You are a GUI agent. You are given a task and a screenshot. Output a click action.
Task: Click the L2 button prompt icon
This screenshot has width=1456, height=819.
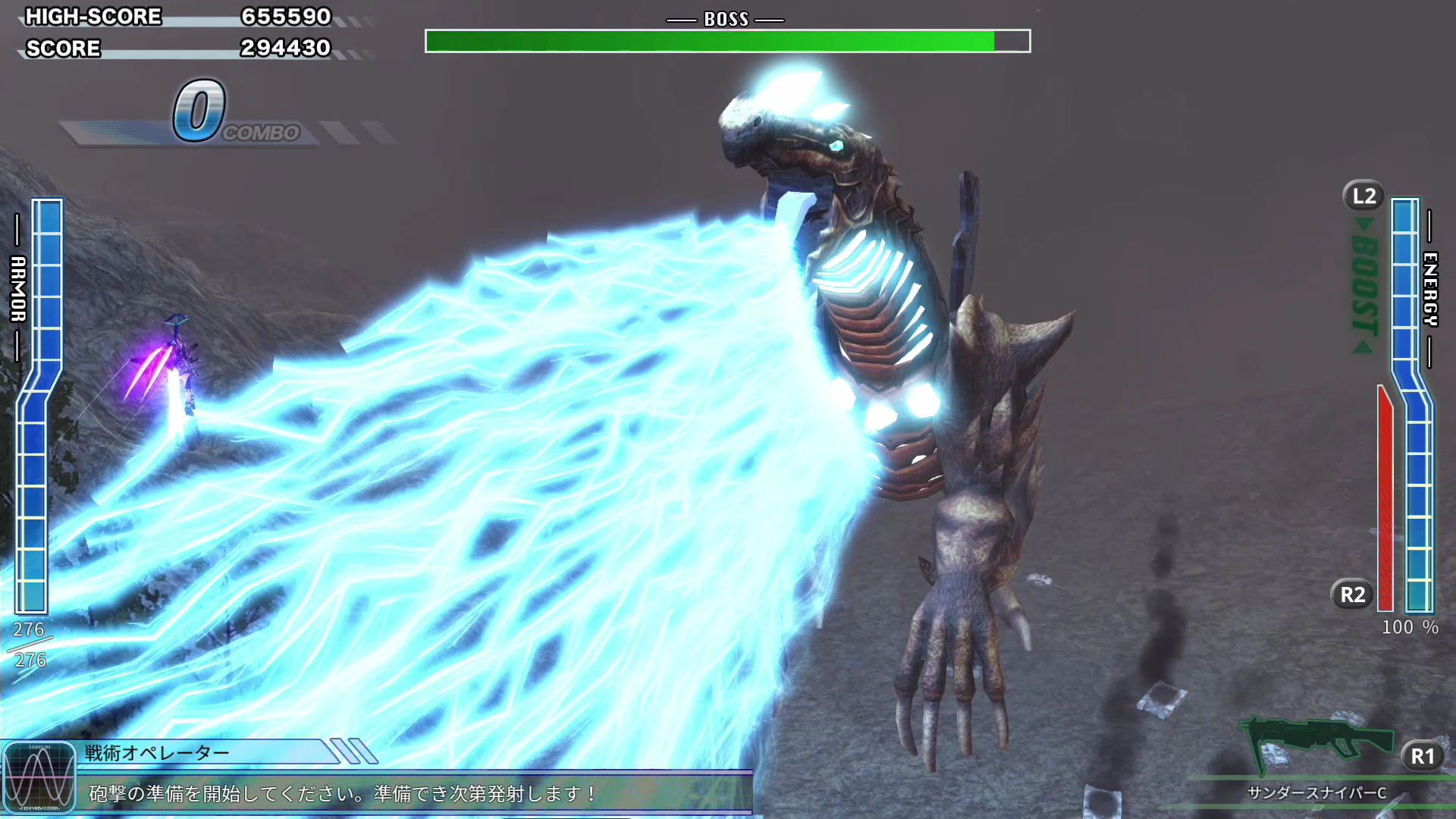pos(1363,196)
